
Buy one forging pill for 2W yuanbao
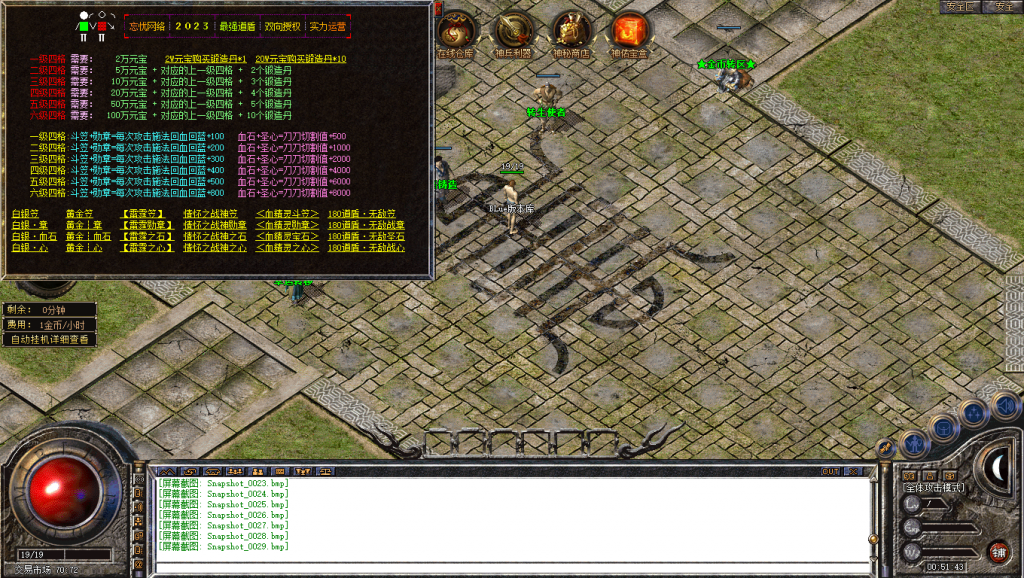click(205, 59)
